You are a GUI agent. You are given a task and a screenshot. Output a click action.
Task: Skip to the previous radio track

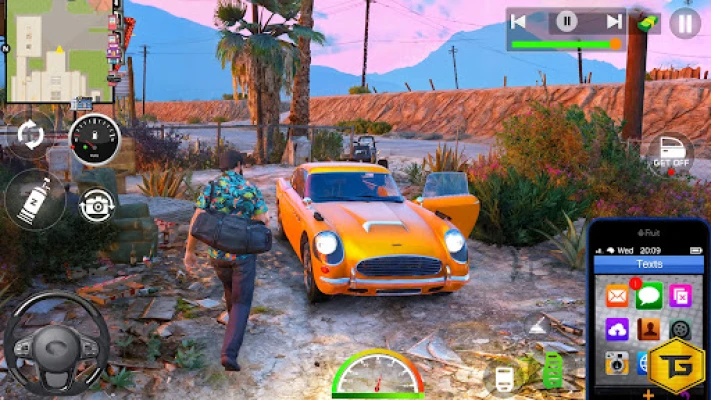pyautogui.click(x=519, y=21)
